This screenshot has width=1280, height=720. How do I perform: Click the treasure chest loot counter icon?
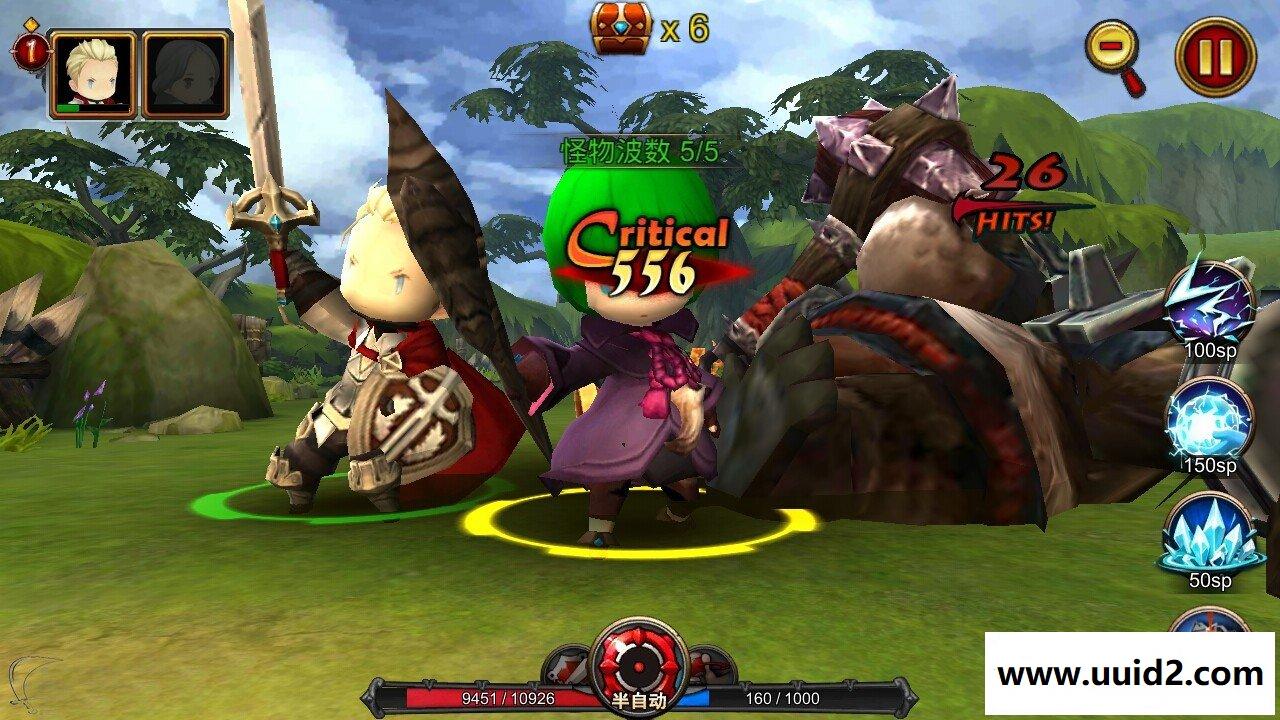(x=621, y=28)
